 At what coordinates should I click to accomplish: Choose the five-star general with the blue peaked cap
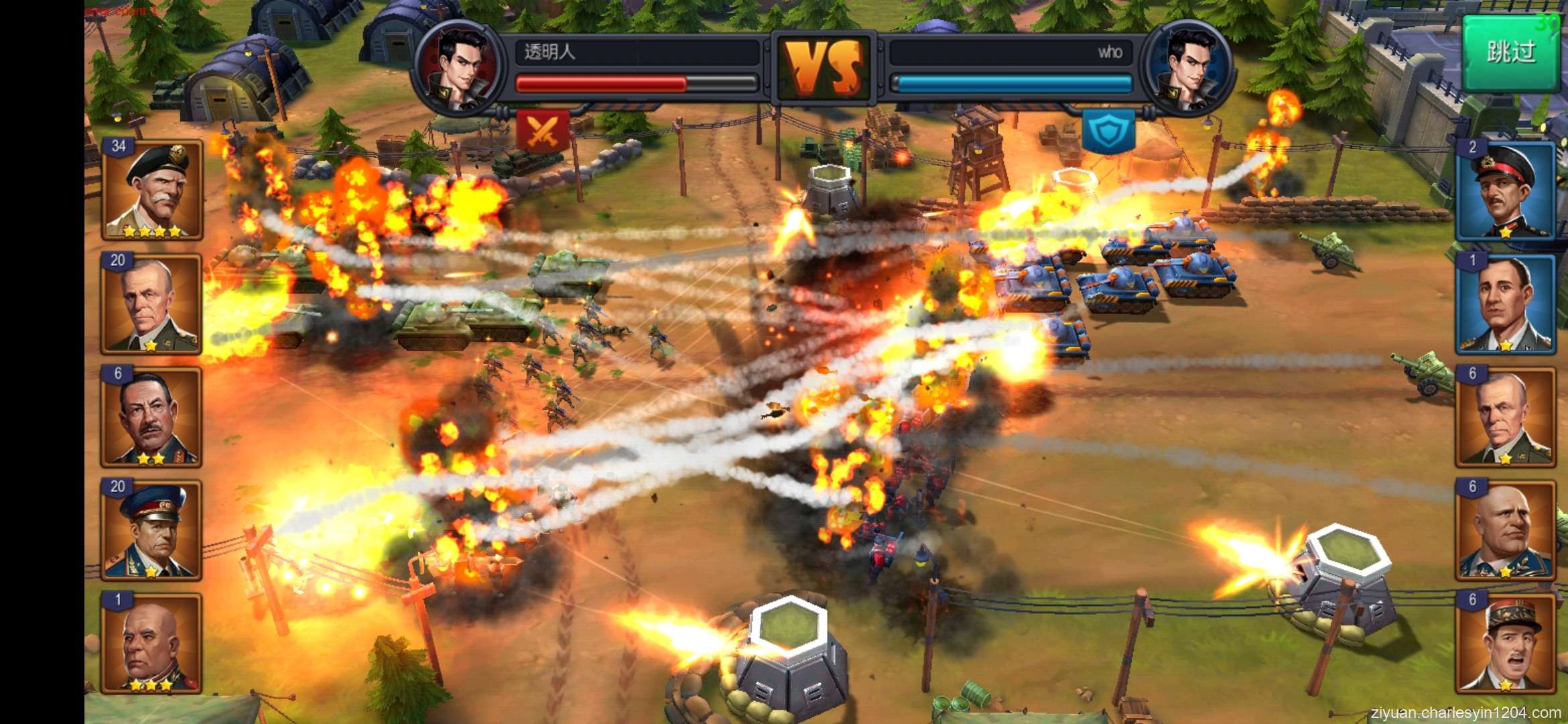[x=151, y=530]
